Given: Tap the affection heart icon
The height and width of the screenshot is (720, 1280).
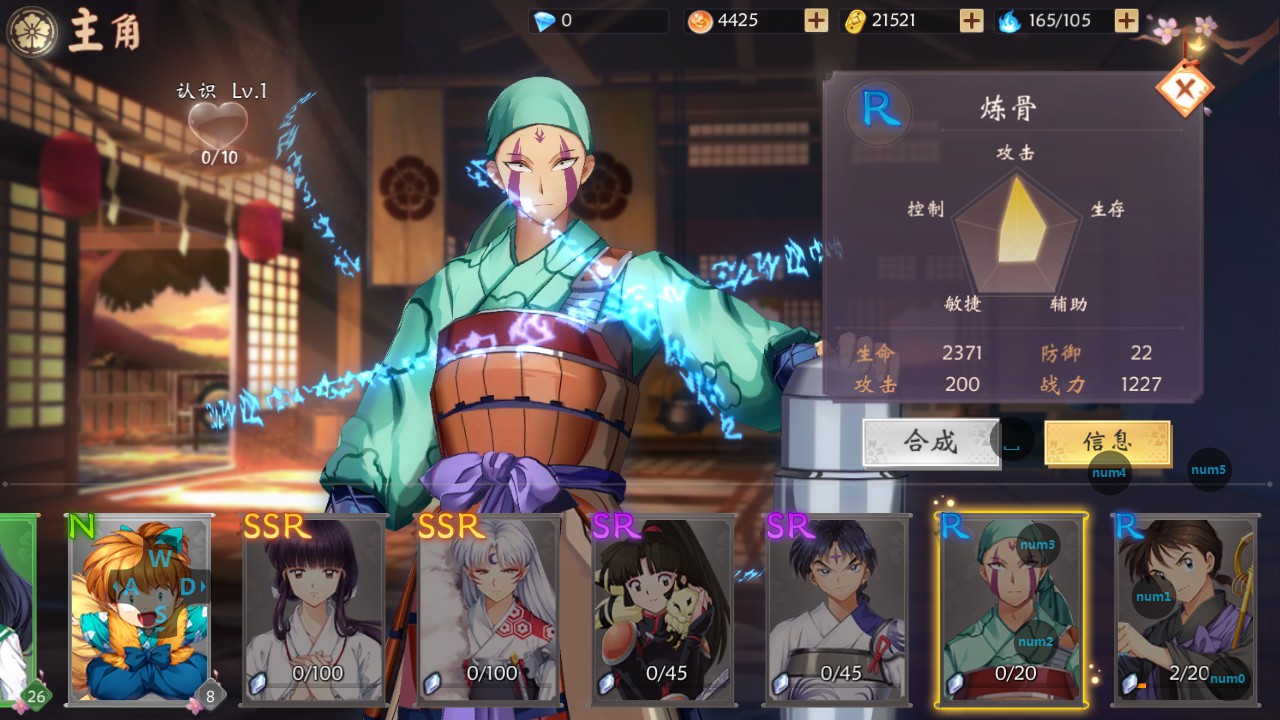Looking at the screenshot, I should 218,125.
